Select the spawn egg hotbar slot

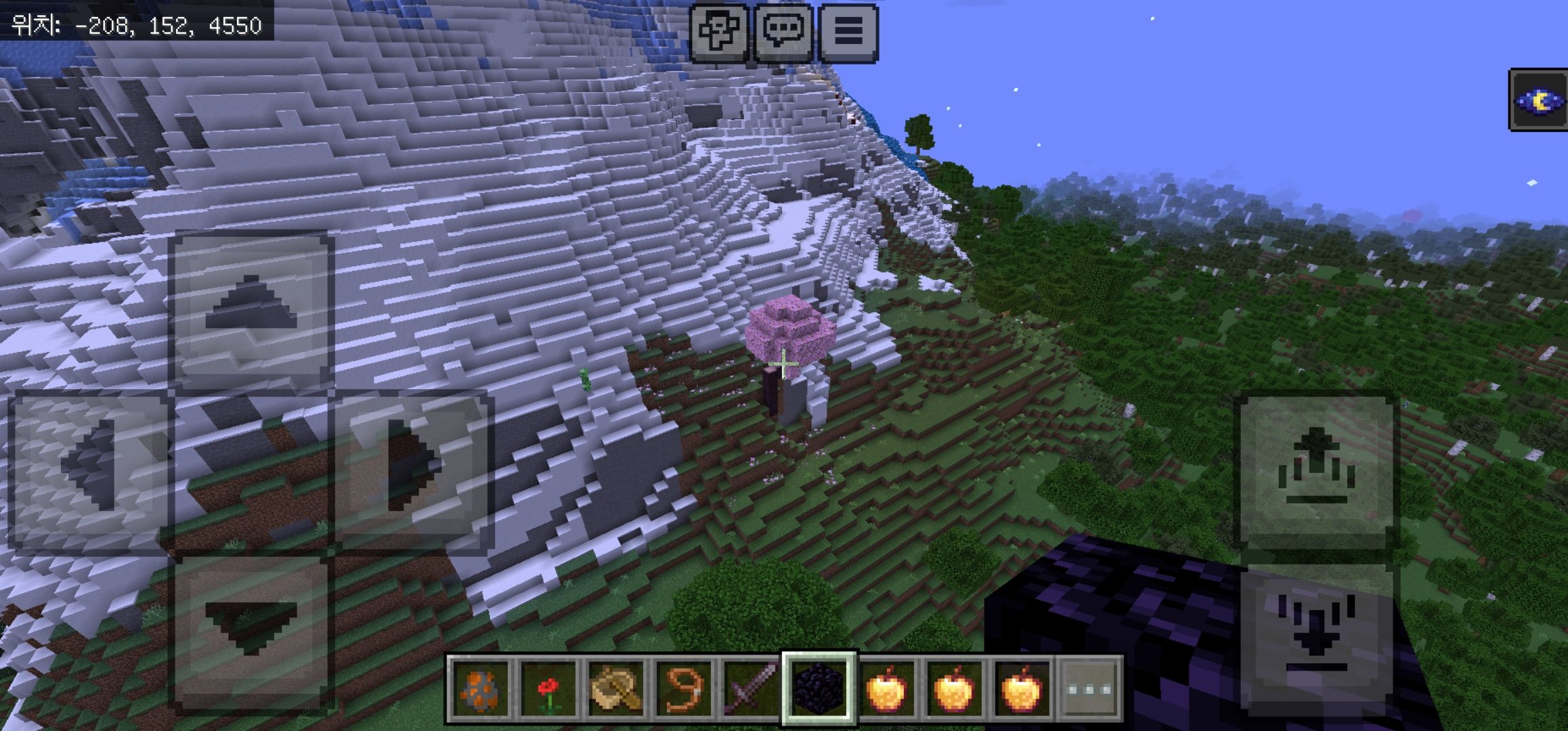tap(480, 689)
